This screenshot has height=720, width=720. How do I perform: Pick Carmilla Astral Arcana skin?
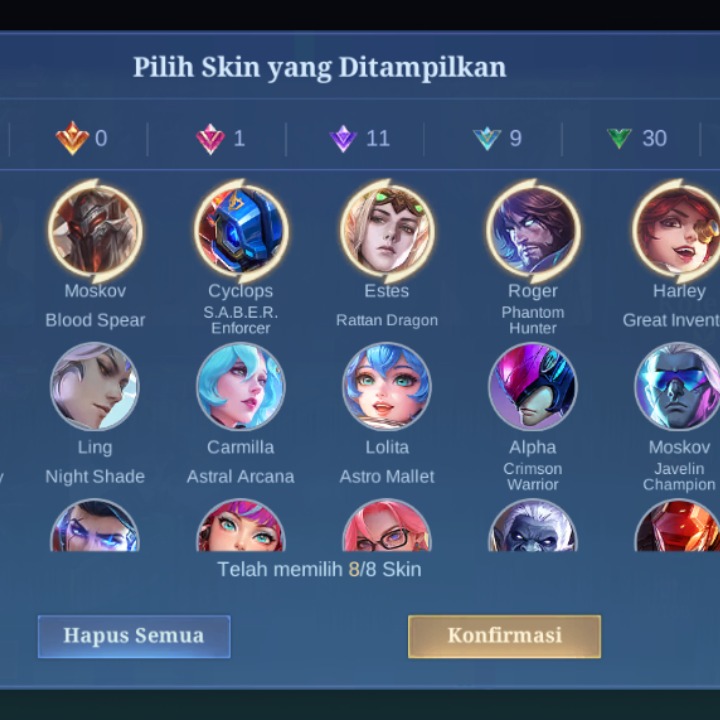coord(241,387)
